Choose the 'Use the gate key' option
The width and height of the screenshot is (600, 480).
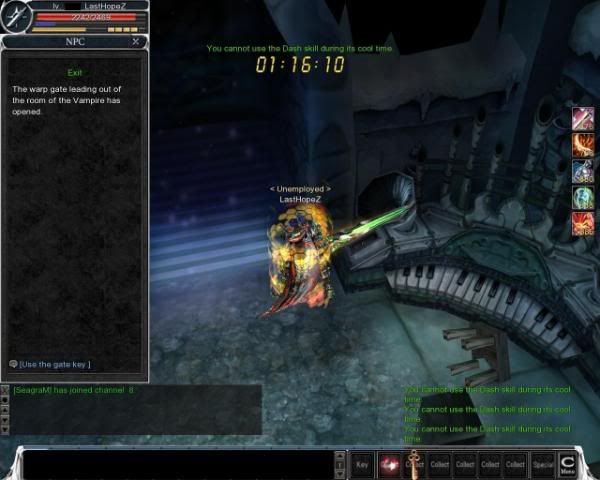[55, 364]
